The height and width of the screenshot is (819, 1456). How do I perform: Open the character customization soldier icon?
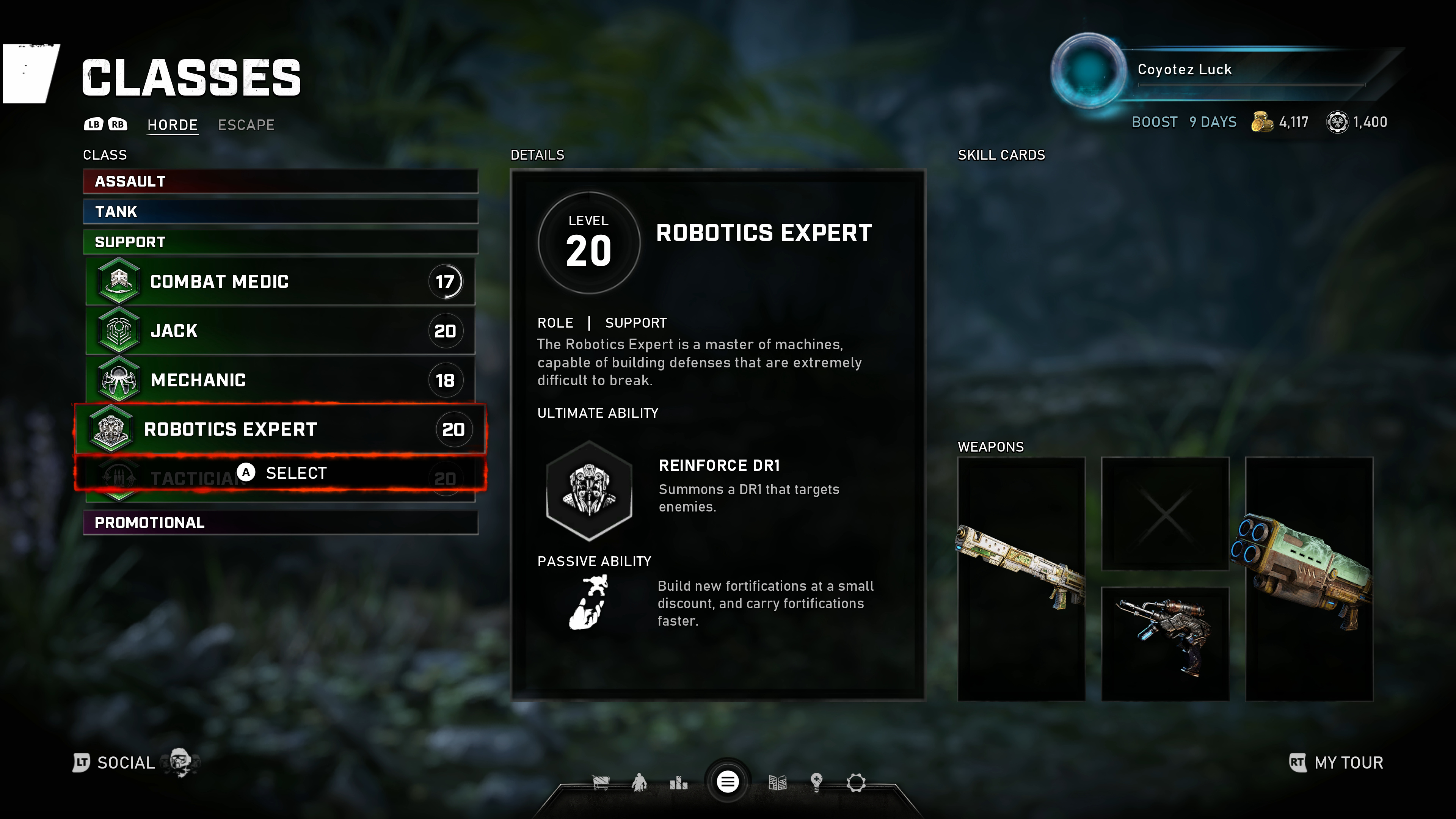[x=639, y=782]
